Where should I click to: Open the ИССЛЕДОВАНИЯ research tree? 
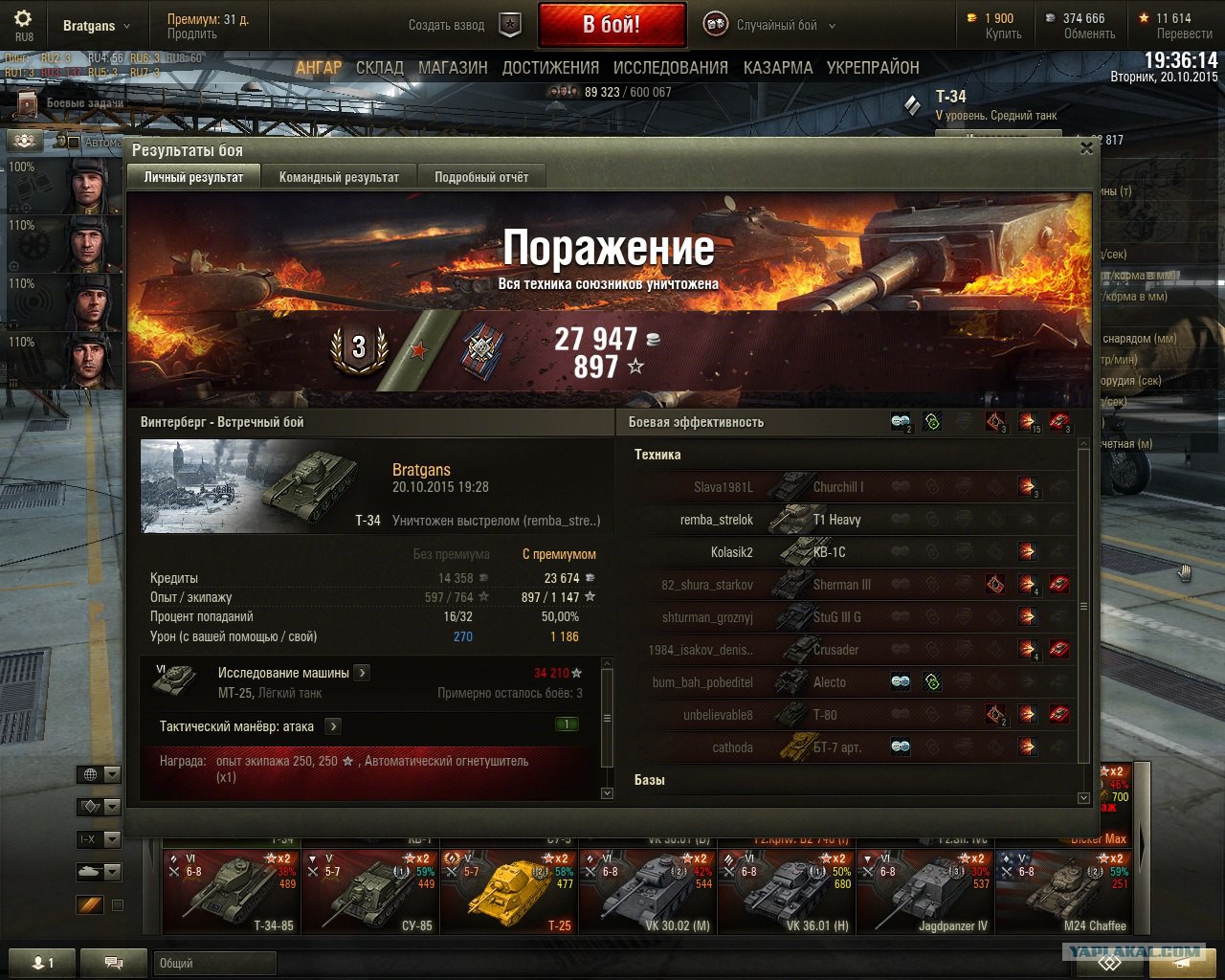tap(670, 68)
